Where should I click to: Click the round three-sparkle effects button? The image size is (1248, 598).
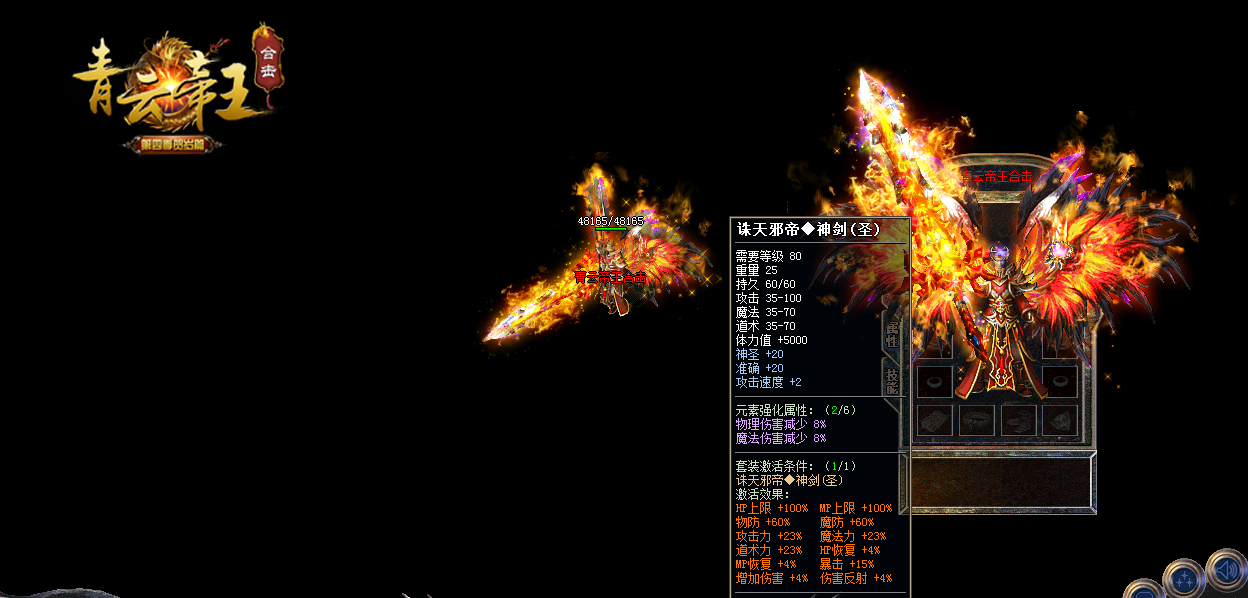pyautogui.click(x=1184, y=579)
